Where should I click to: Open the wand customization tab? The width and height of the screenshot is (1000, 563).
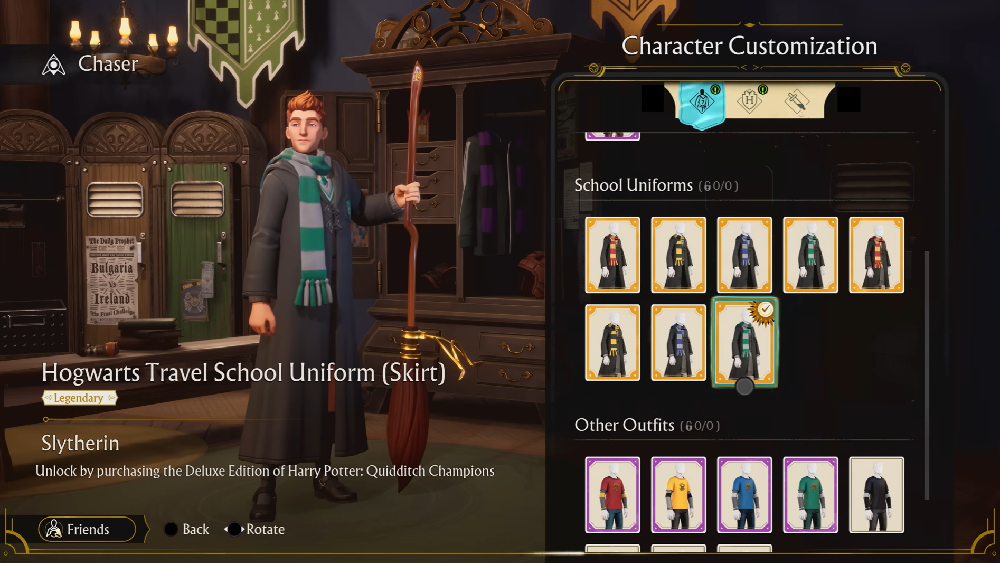[x=797, y=102]
